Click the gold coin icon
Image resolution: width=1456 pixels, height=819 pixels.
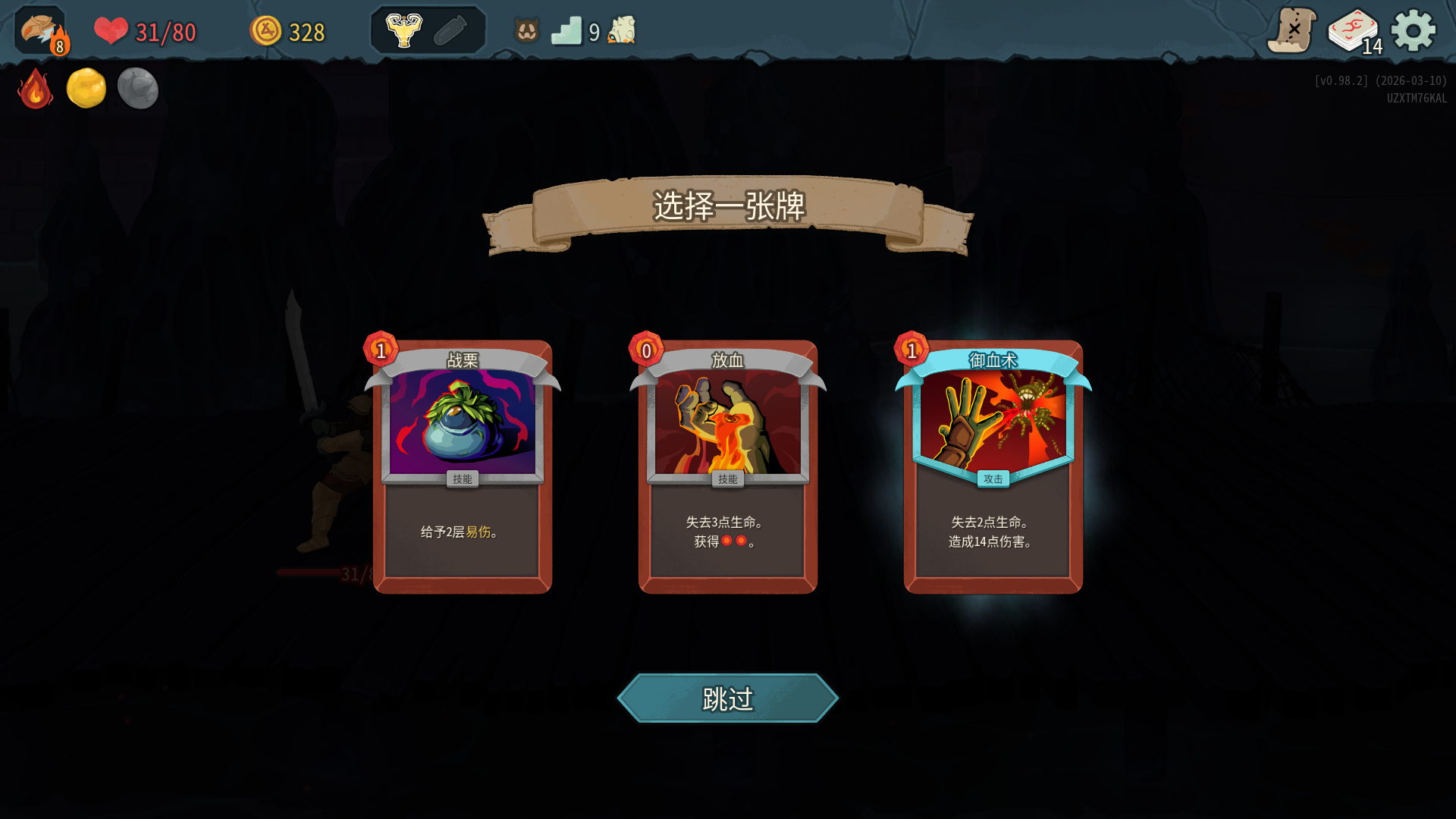tap(265, 31)
